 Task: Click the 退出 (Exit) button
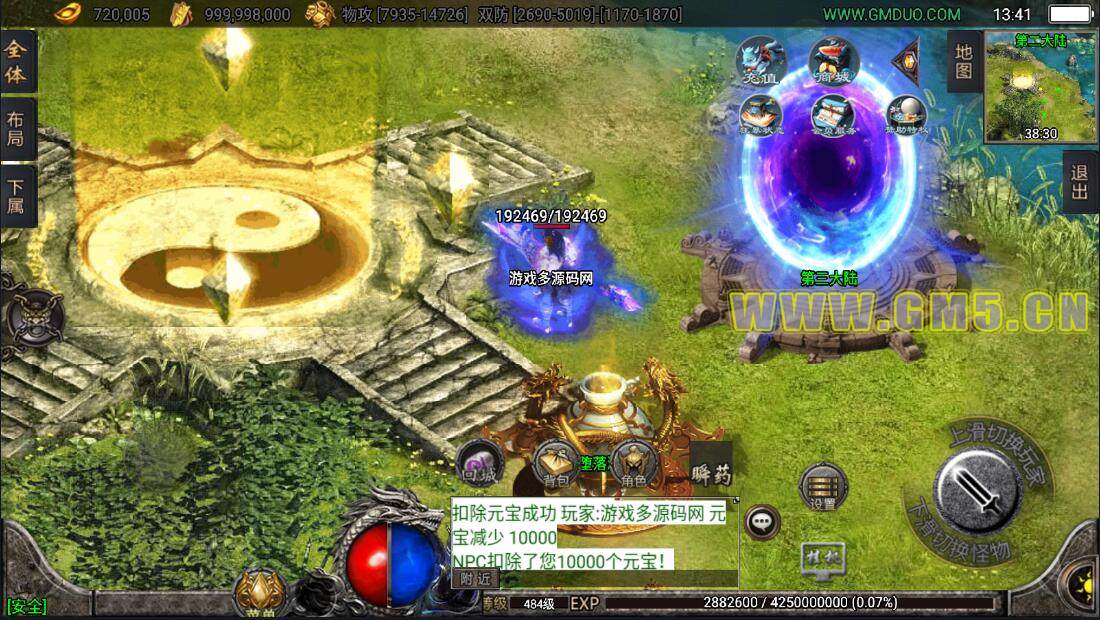[x=1080, y=182]
